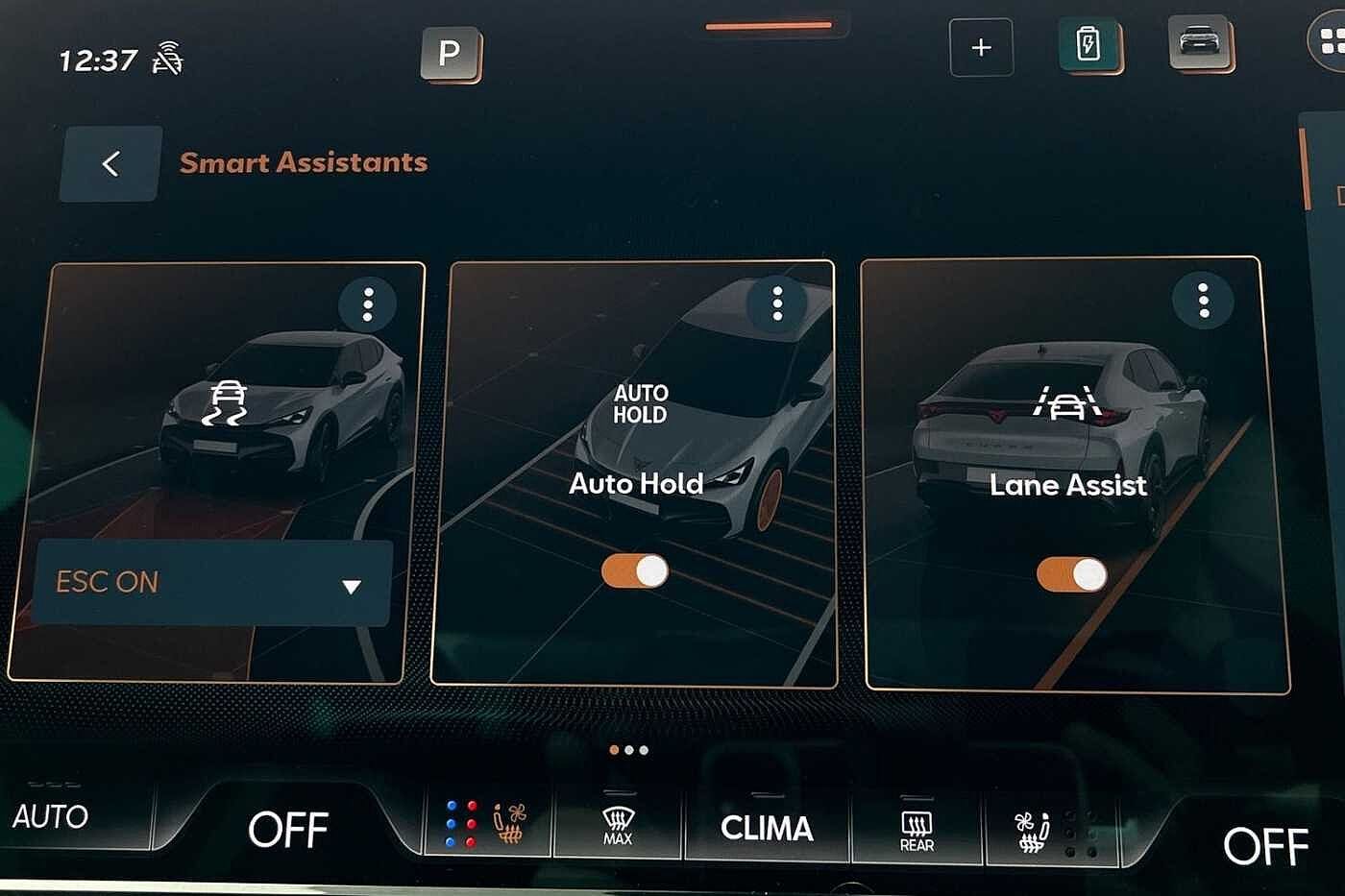This screenshot has width=1345, height=896.
Task: Activate MAX windshield defrost
Action: [x=618, y=826]
